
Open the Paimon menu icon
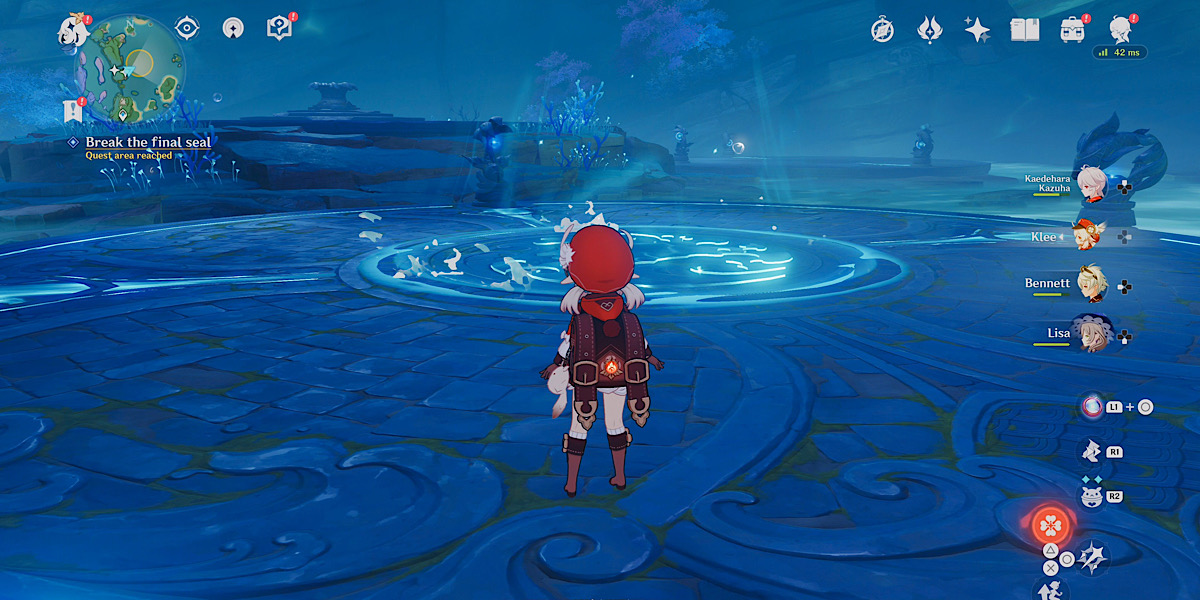point(74,32)
